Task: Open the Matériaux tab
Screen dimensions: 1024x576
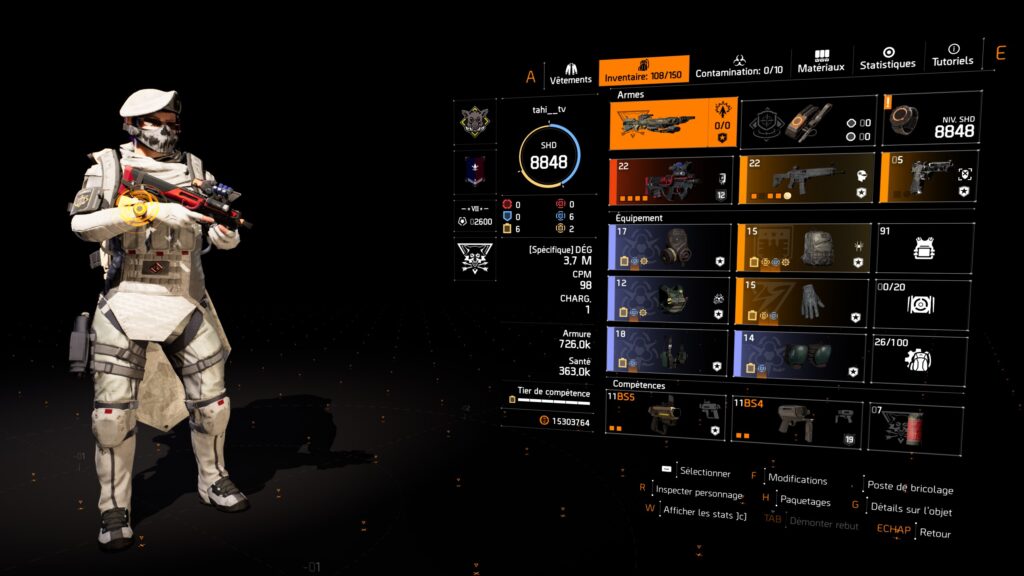Action: coord(821,62)
